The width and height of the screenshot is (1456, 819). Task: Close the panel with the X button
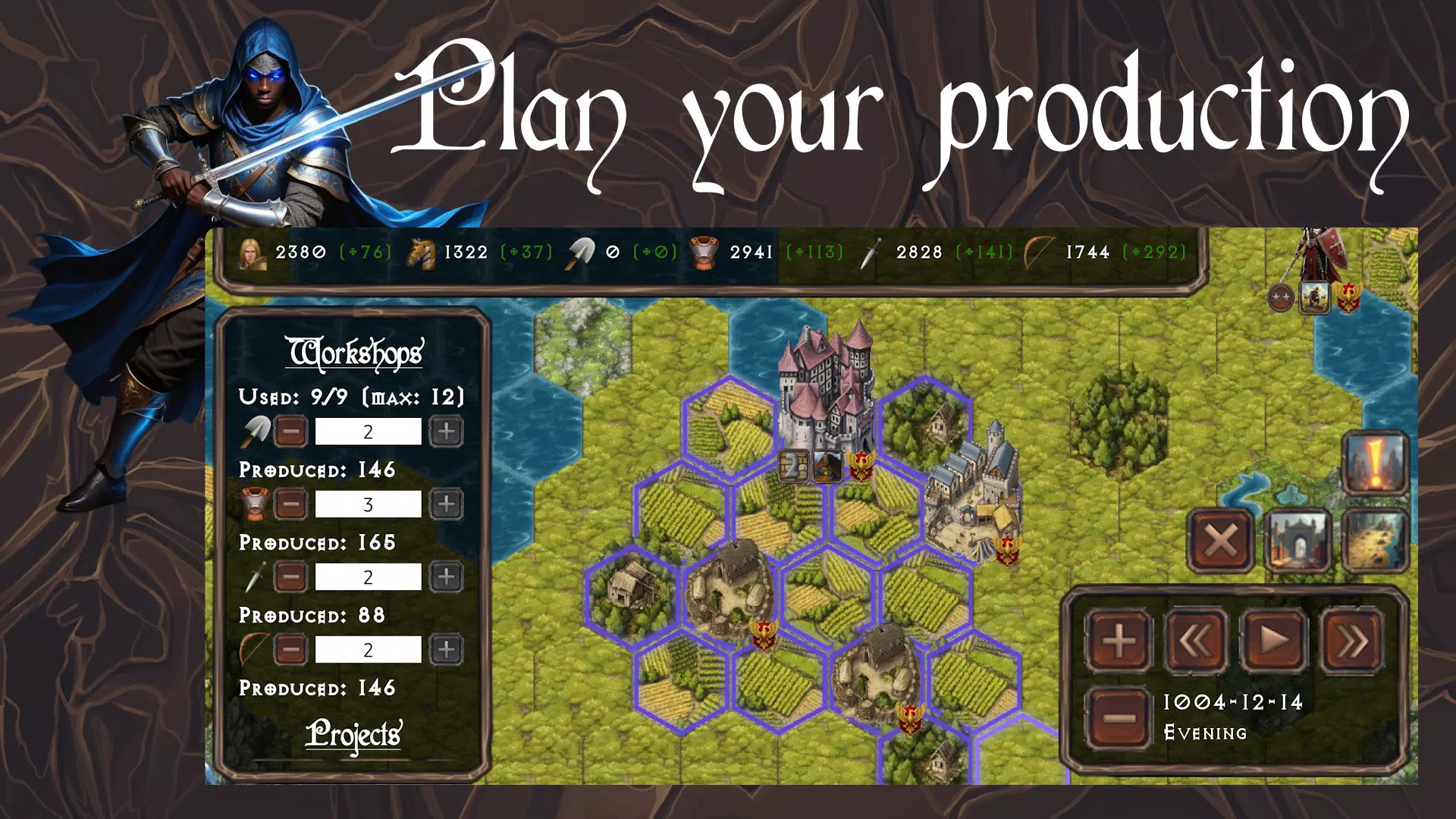click(1220, 541)
